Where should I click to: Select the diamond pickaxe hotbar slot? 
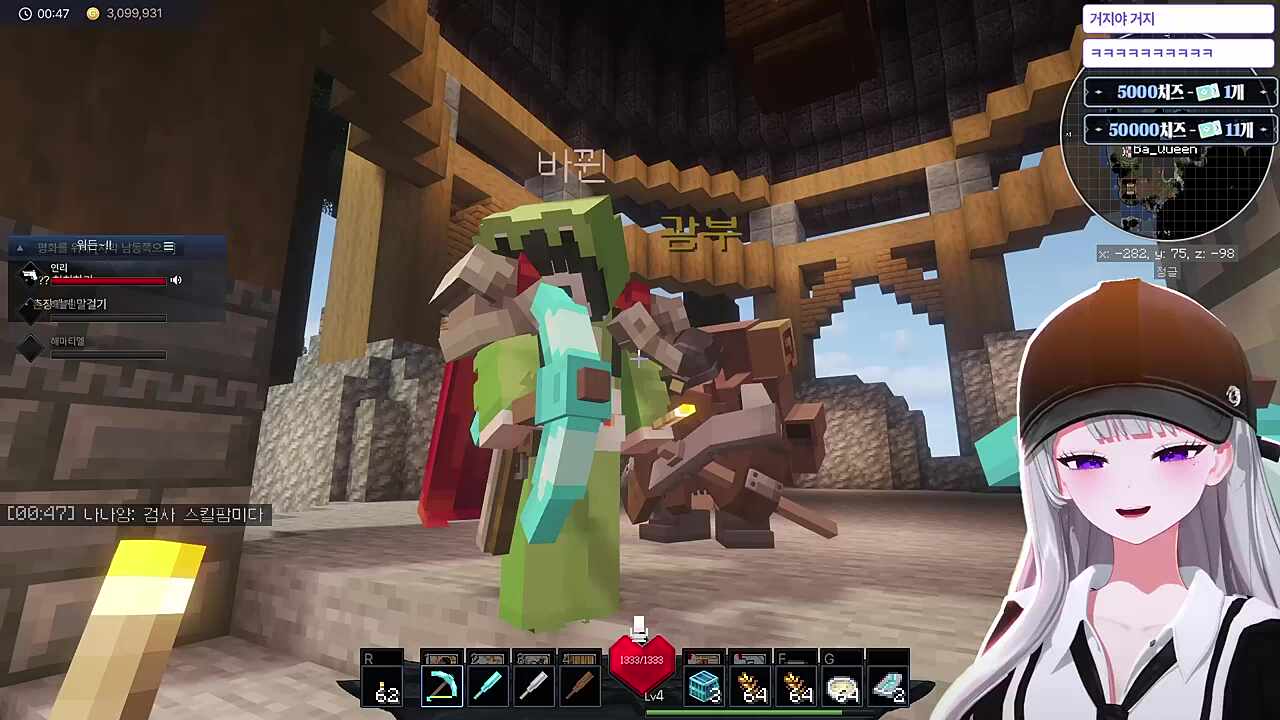point(440,686)
